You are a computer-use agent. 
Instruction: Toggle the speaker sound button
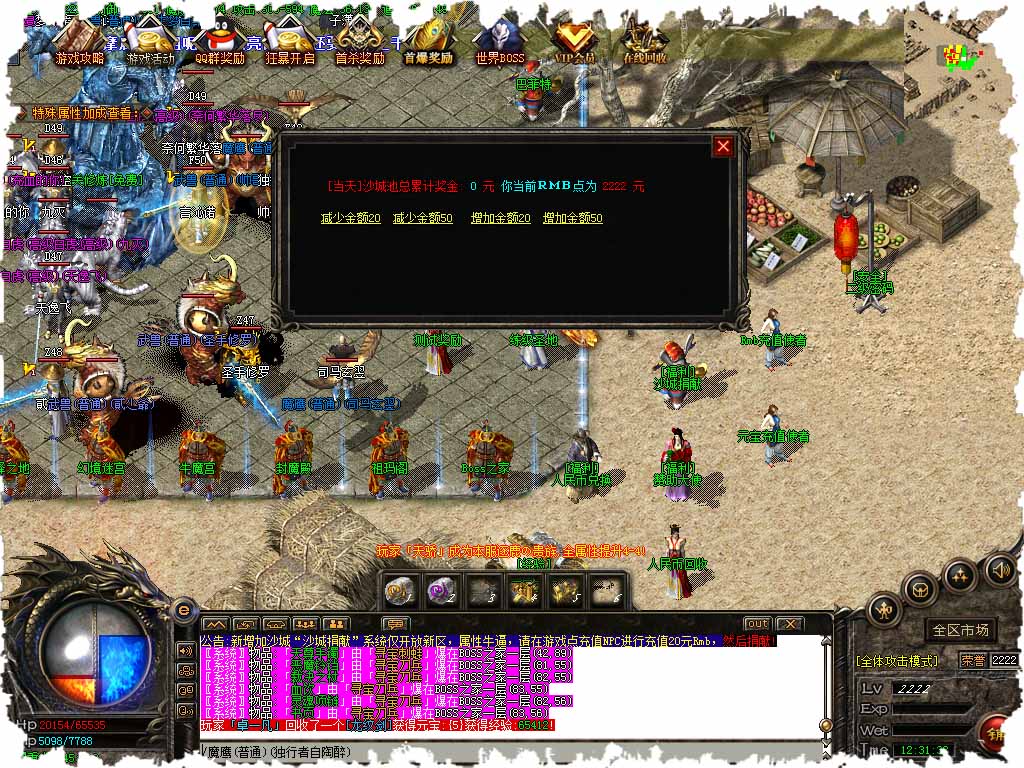pyautogui.click(x=999, y=571)
